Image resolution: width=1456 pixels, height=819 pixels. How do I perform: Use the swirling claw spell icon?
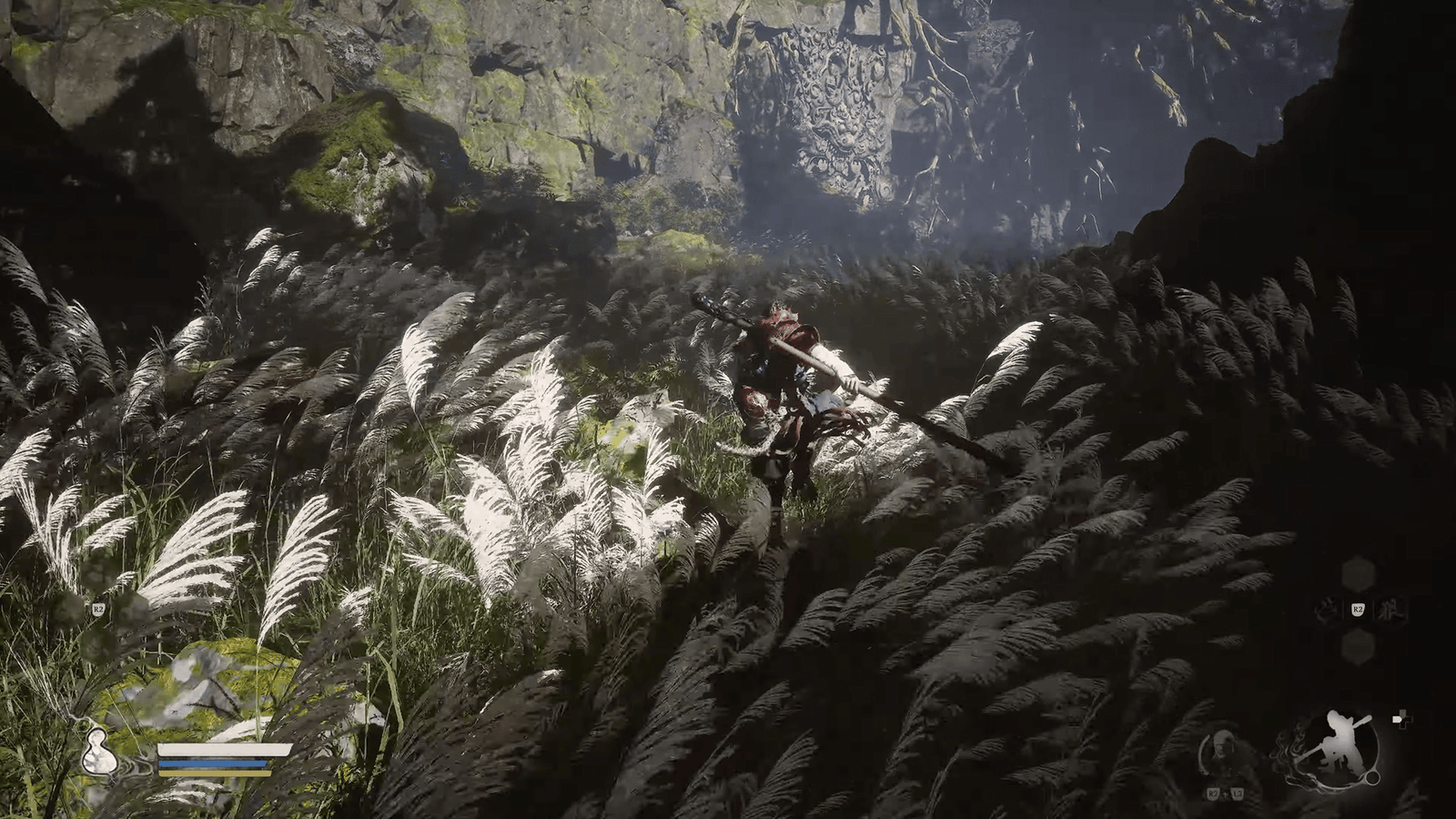1328,611
